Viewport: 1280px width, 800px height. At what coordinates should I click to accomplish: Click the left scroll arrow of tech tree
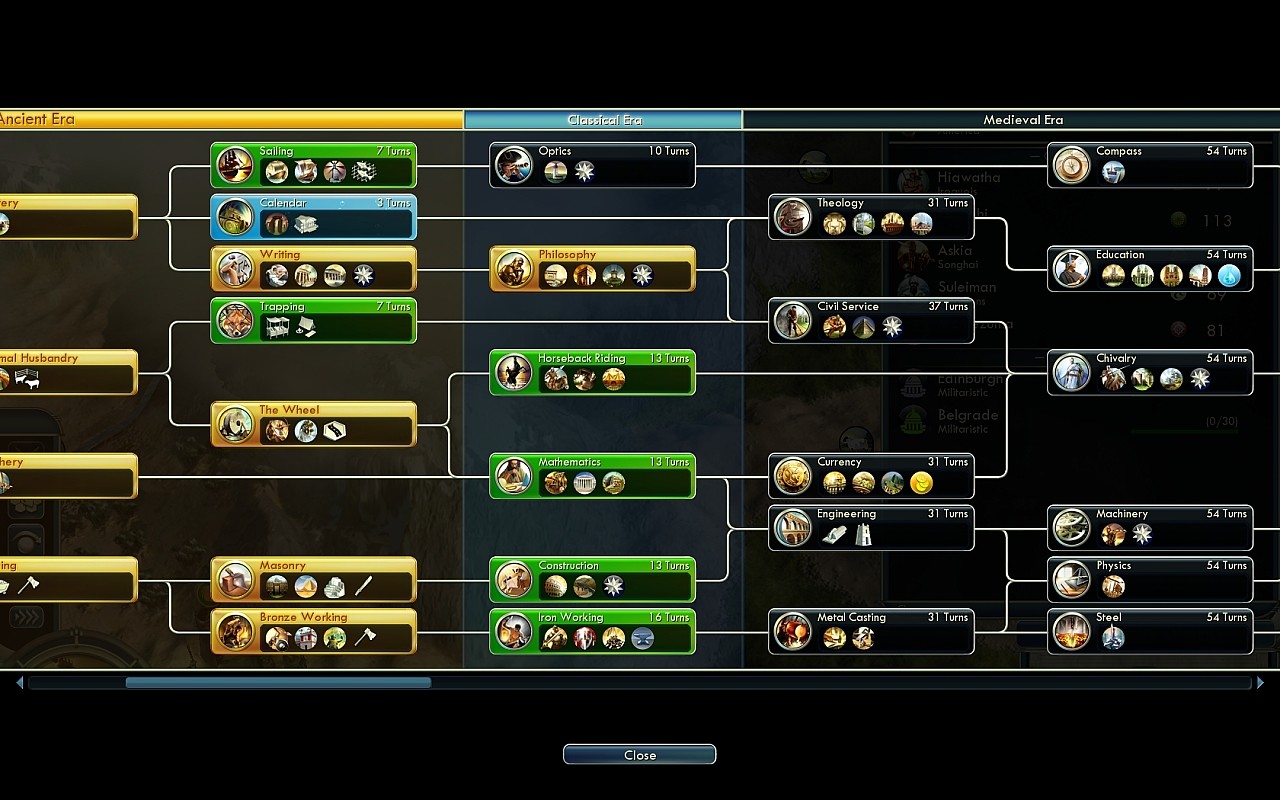(x=19, y=683)
